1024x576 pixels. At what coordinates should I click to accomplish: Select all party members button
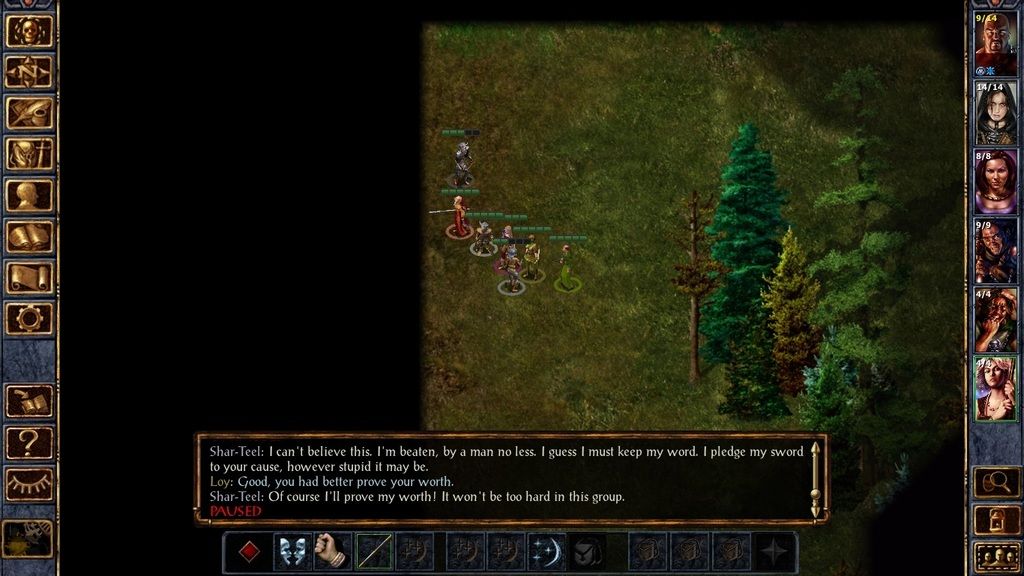click(x=995, y=555)
